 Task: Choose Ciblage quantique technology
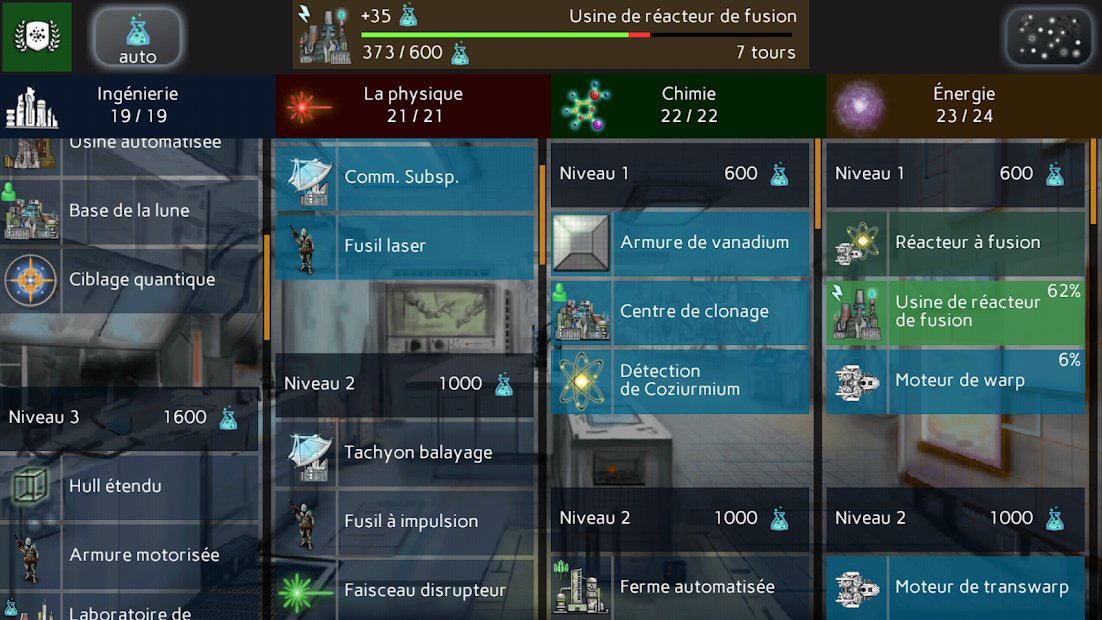[131, 280]
